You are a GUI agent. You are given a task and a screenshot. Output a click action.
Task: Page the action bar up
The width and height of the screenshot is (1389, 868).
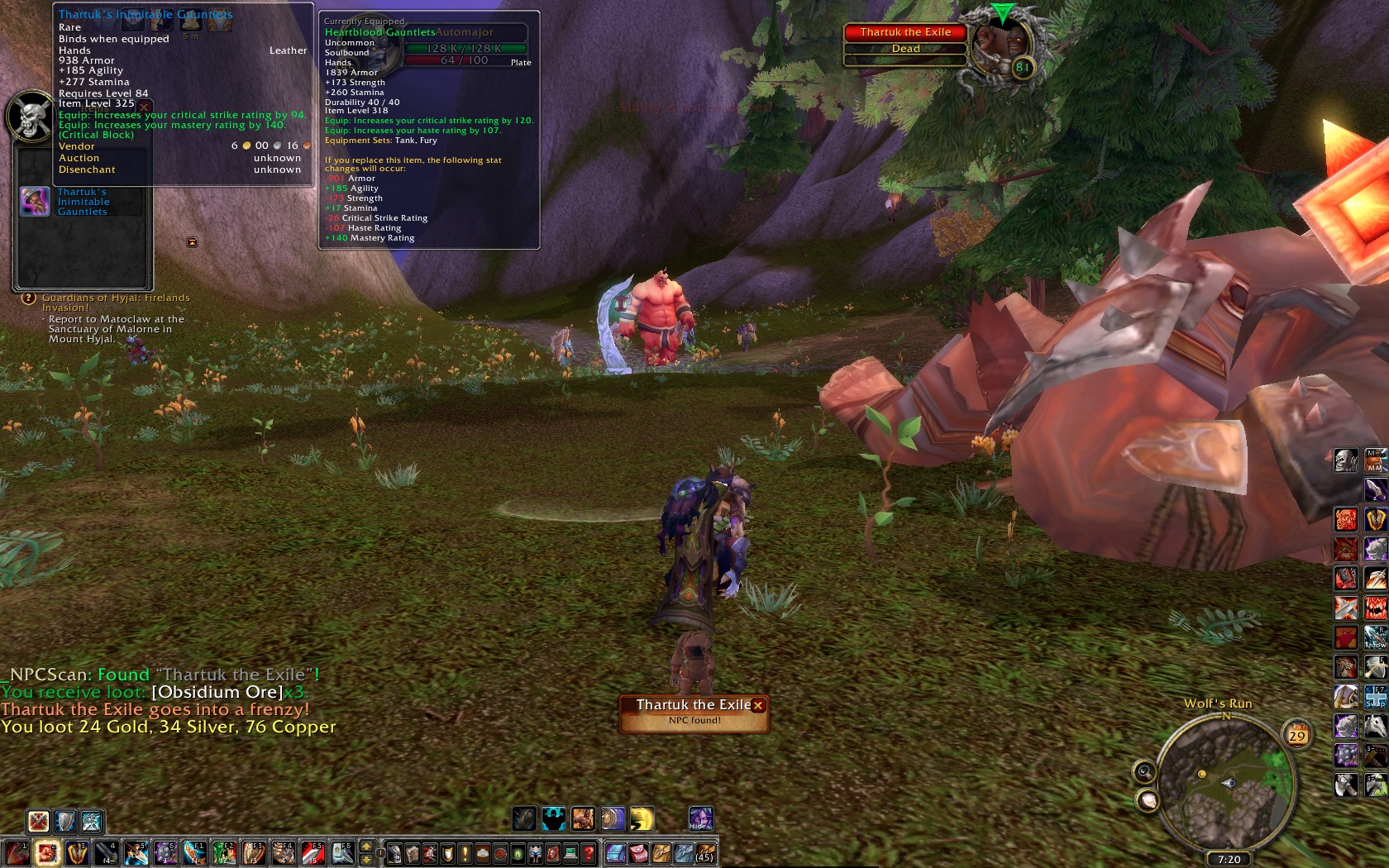[366, 847]
